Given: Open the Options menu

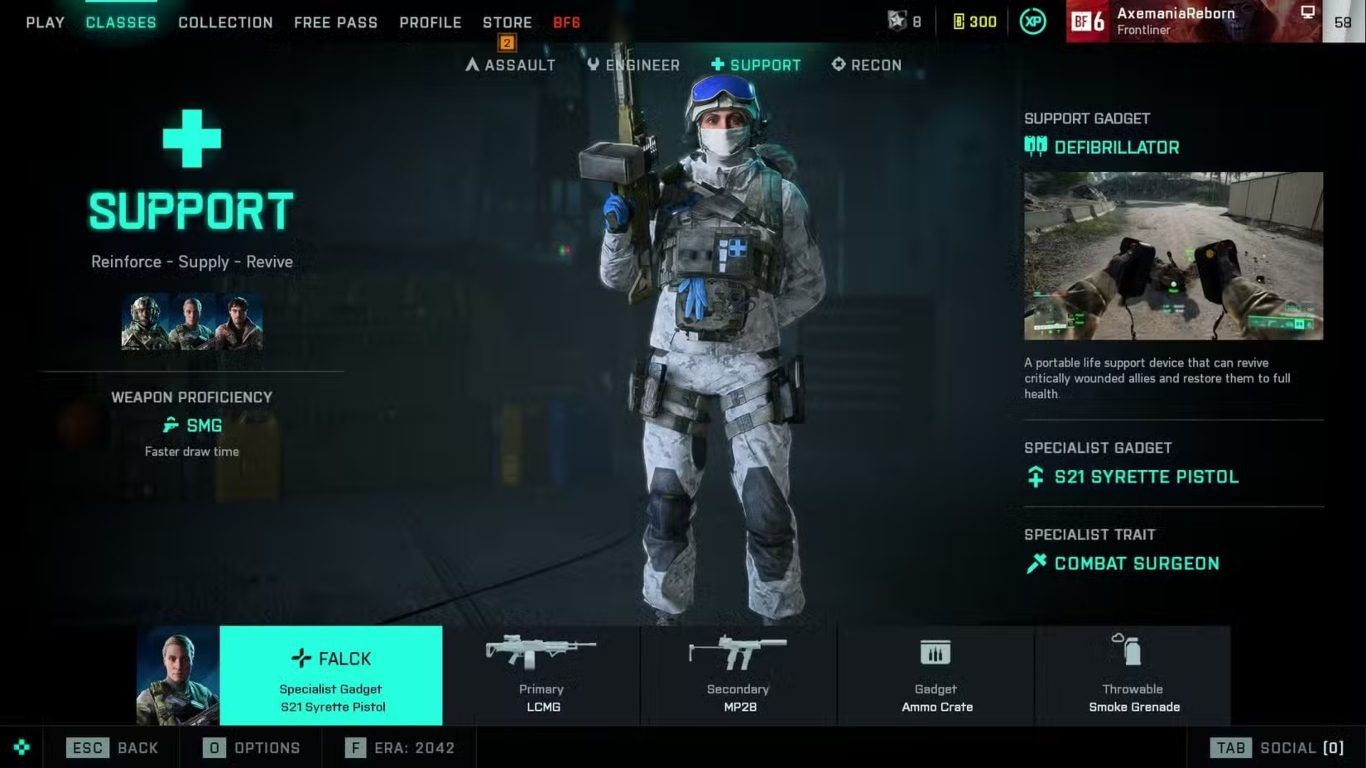Looking at the screenshot, I should click(x=252, y=747).
